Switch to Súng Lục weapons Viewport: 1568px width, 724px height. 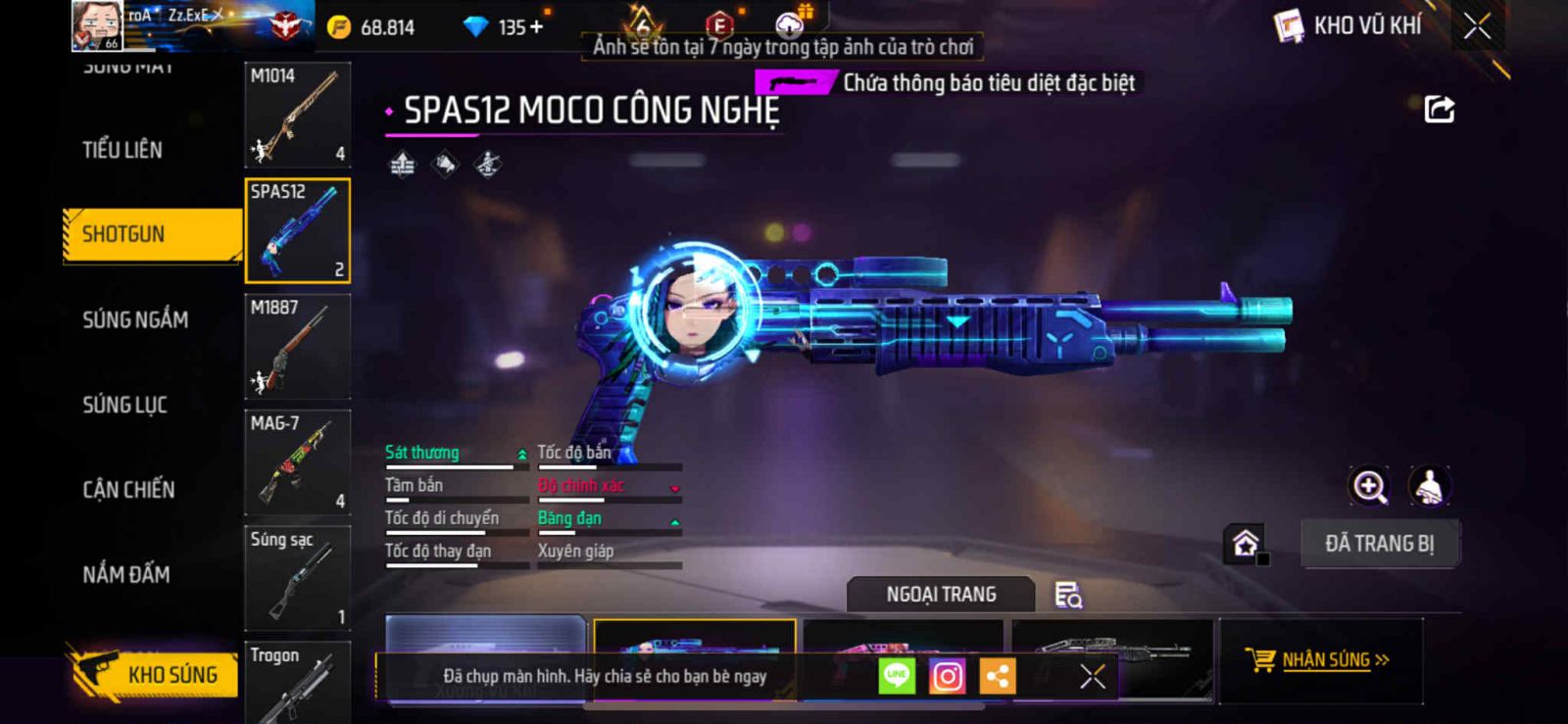click(124, 405)
